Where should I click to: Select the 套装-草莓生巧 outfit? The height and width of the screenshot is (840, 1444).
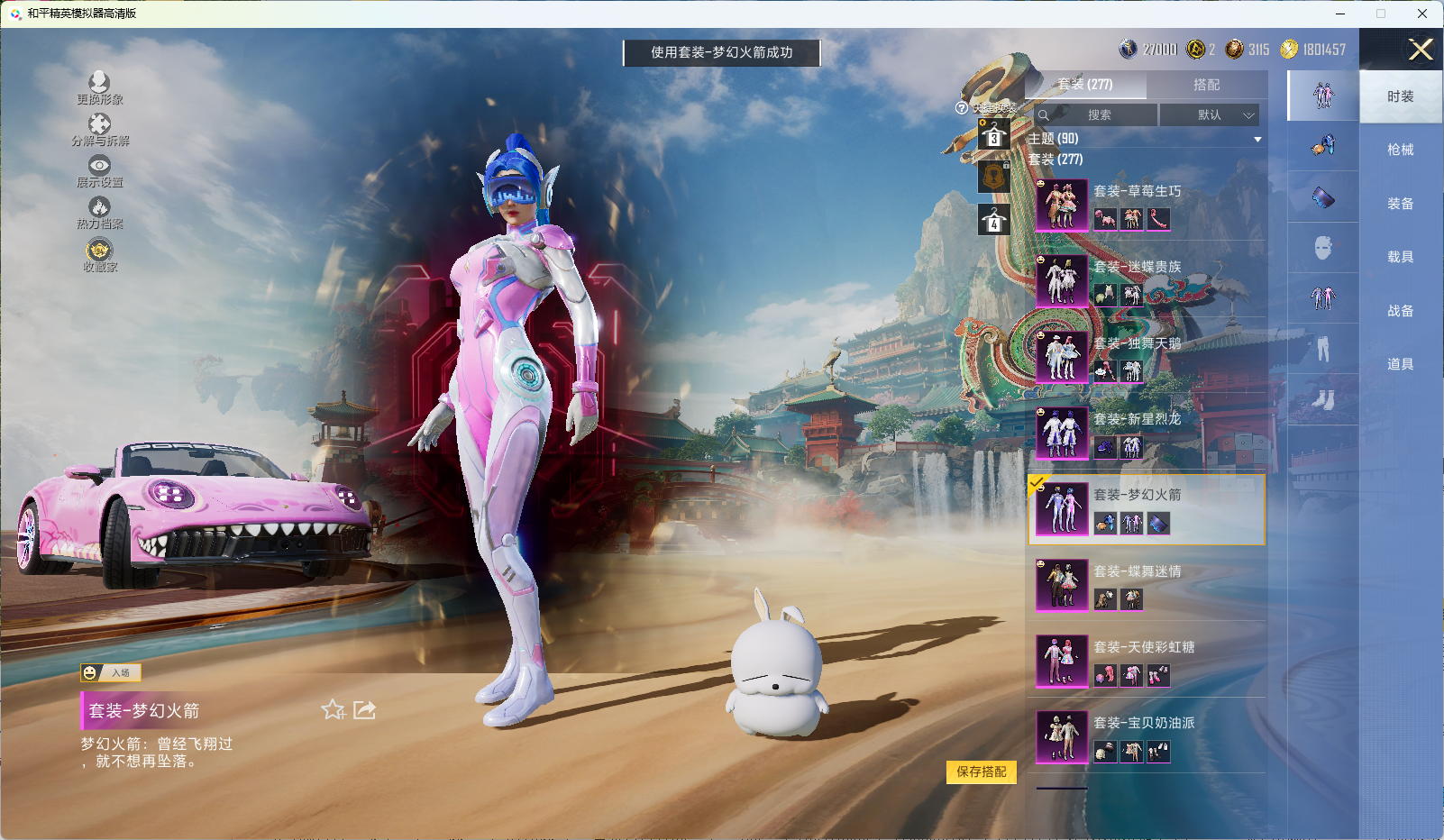click(x=1146, y=205)
